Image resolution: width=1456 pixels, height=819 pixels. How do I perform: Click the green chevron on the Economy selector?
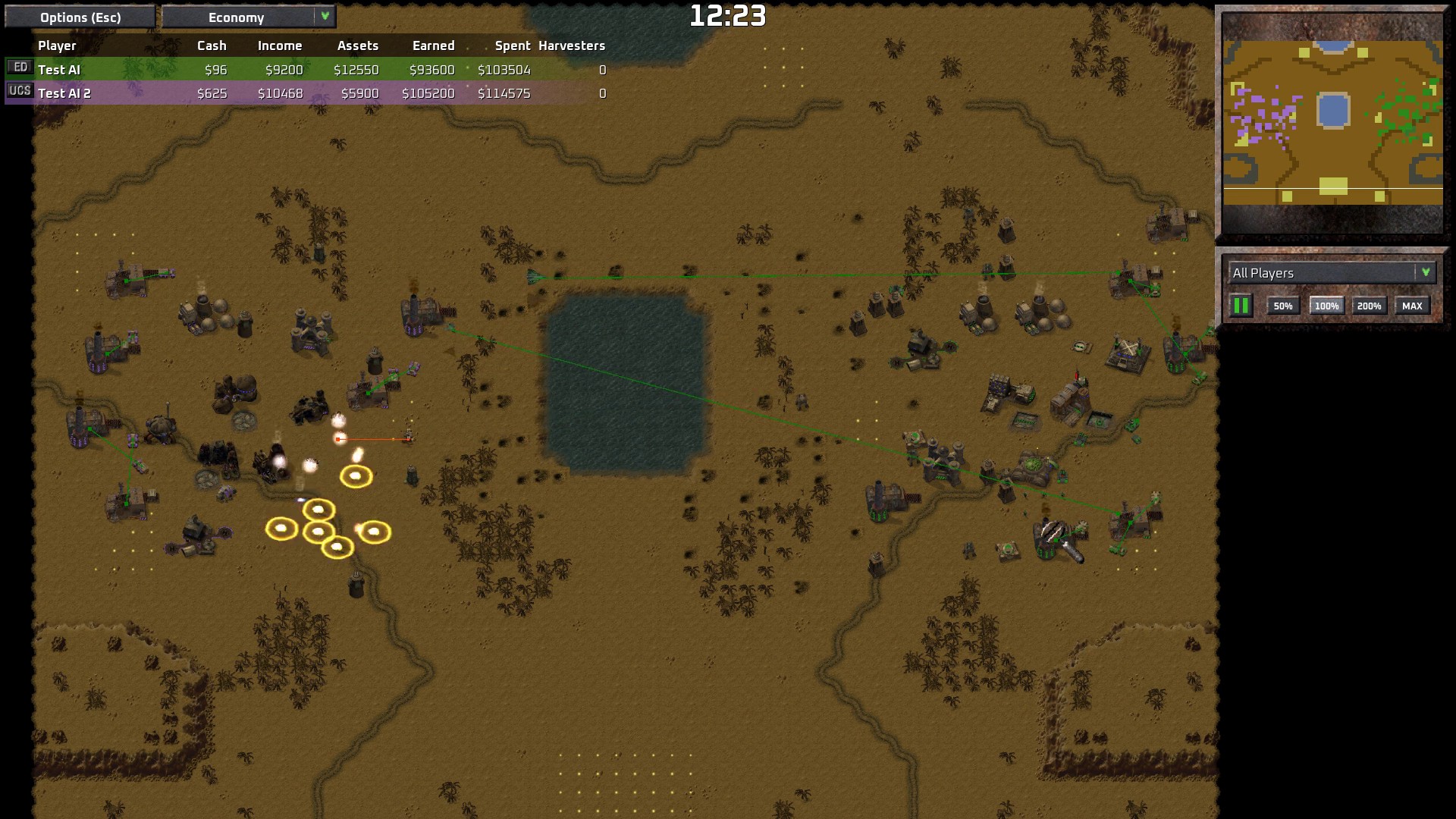coord(326,16)
